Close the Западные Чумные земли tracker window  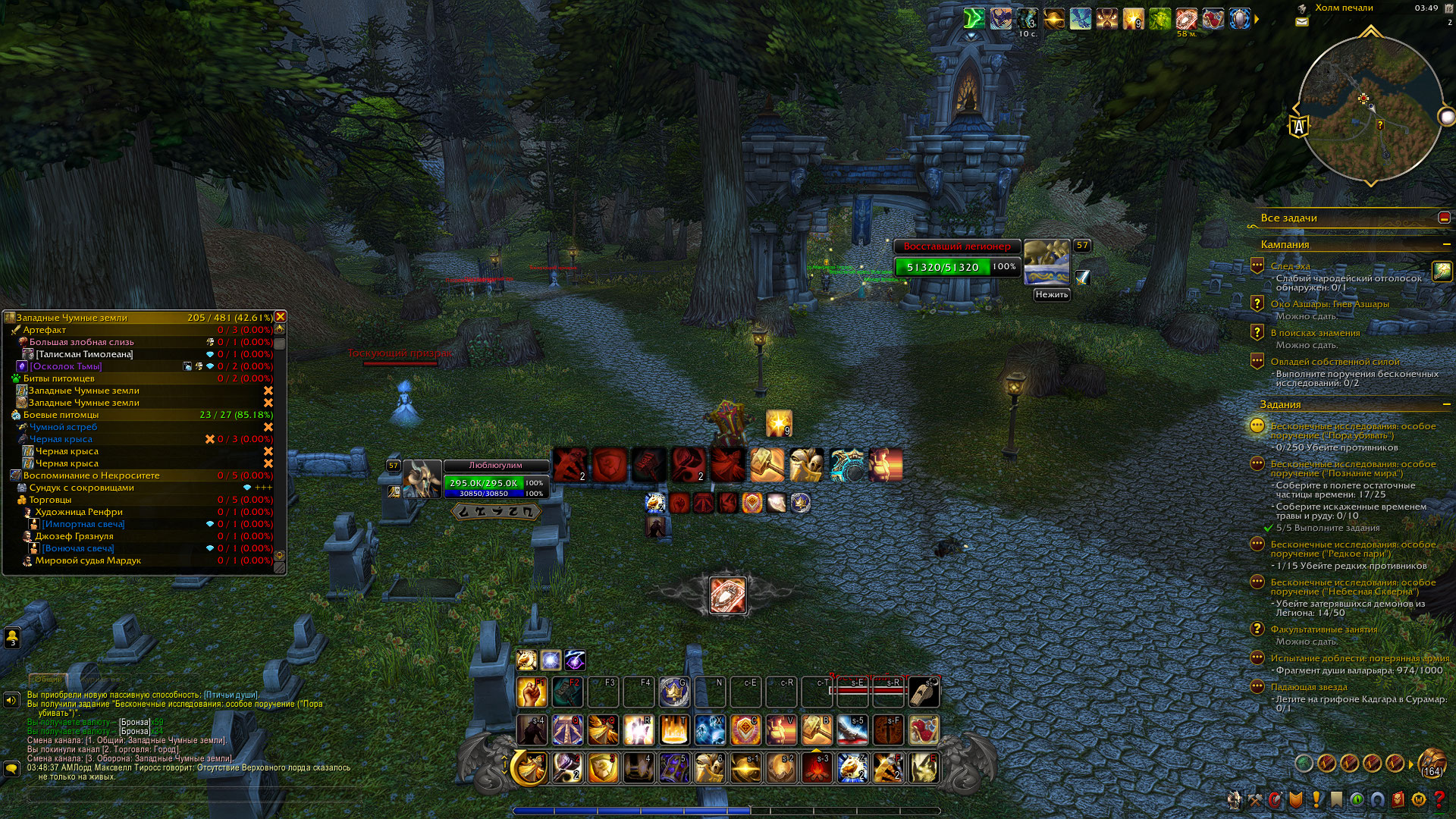[x=281, y=317]
